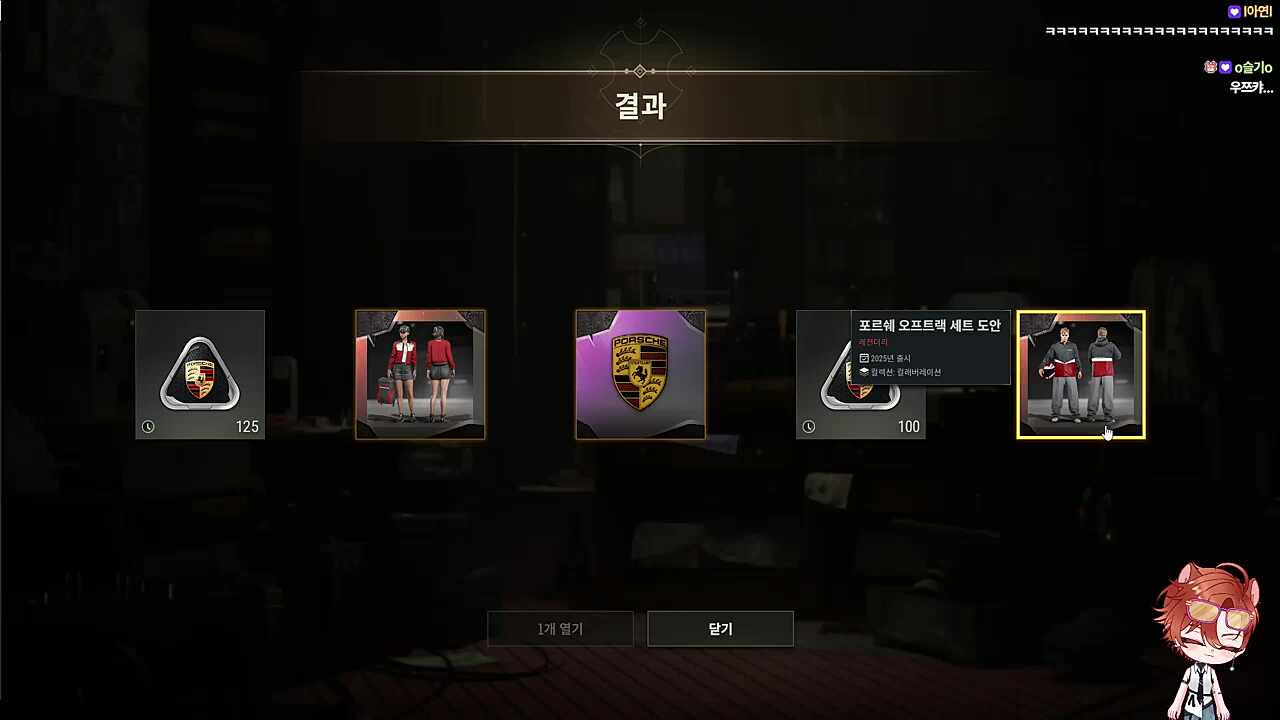Select the red jacket outfit set thumbnail
Image resolution: width=1280 pixels, height=720 pixels.
tap(420, 374)
